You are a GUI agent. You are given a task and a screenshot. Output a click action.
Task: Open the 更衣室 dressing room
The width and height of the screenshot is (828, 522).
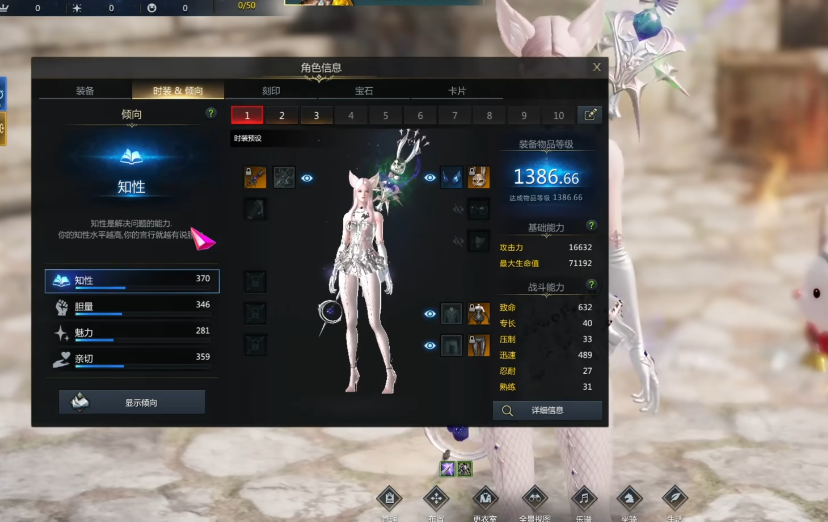[486, 498]
